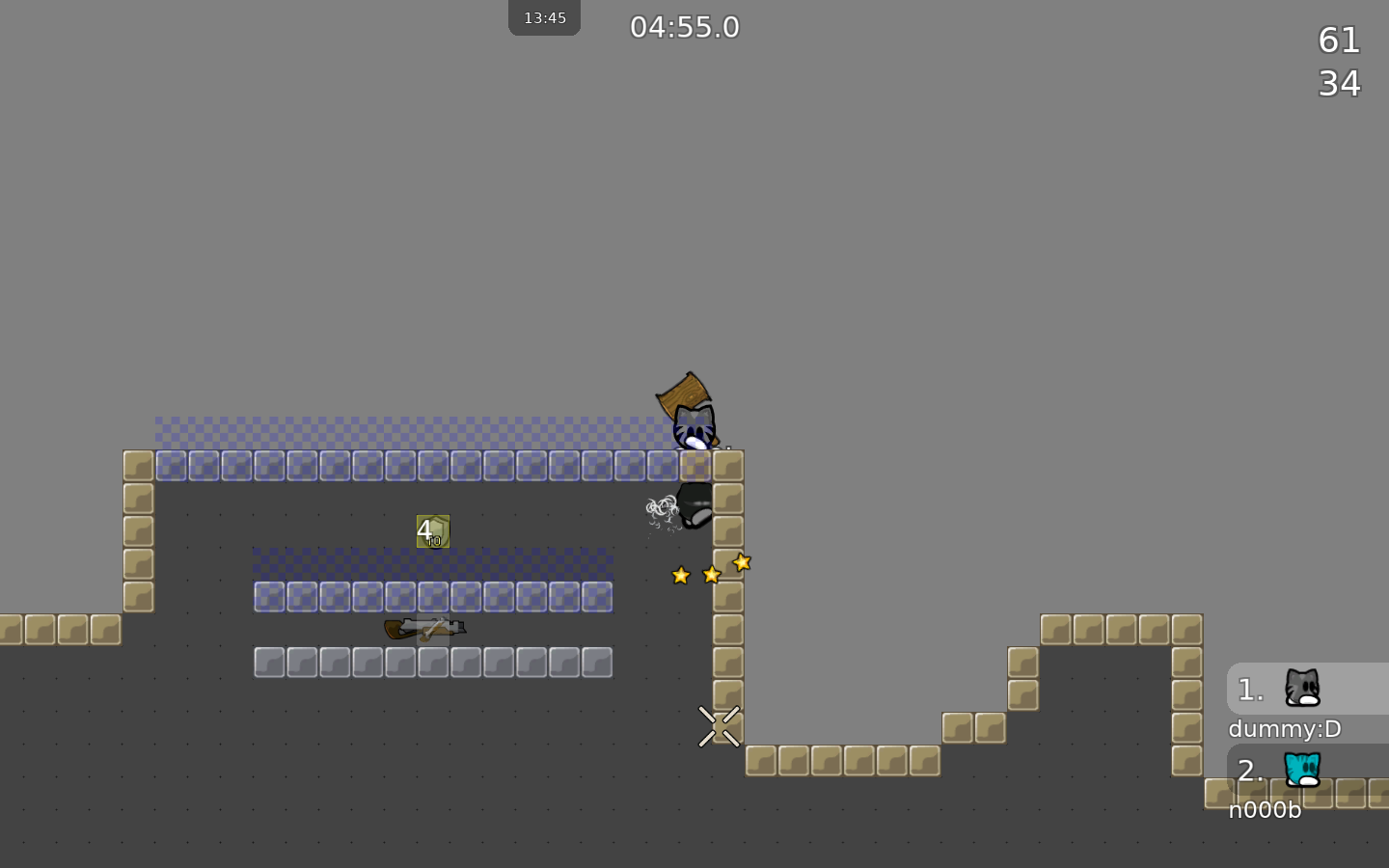Click the rightmost golden star sparkle

tap(742, 562)
